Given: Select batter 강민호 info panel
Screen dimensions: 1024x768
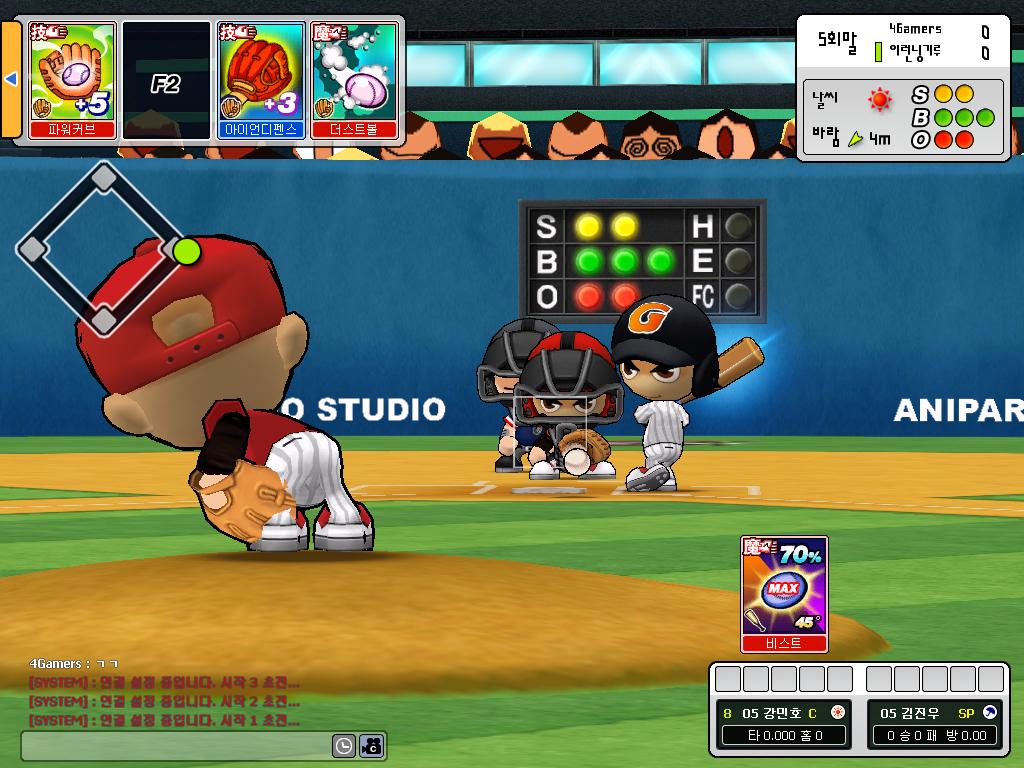Looking at the screenshot, I should 783,724.
